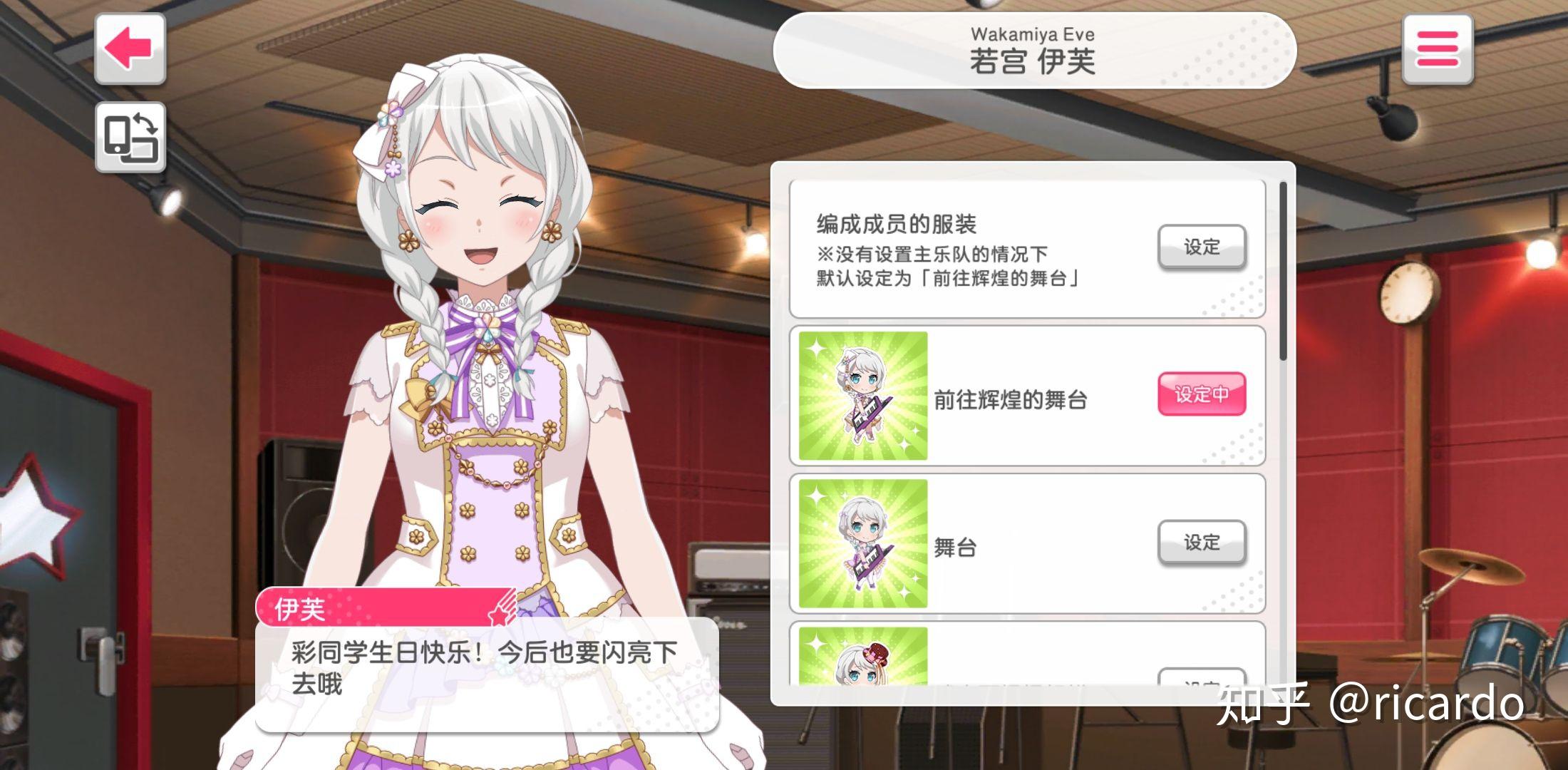Tap the 设定 button beside 舞台

pos(1203,543)
